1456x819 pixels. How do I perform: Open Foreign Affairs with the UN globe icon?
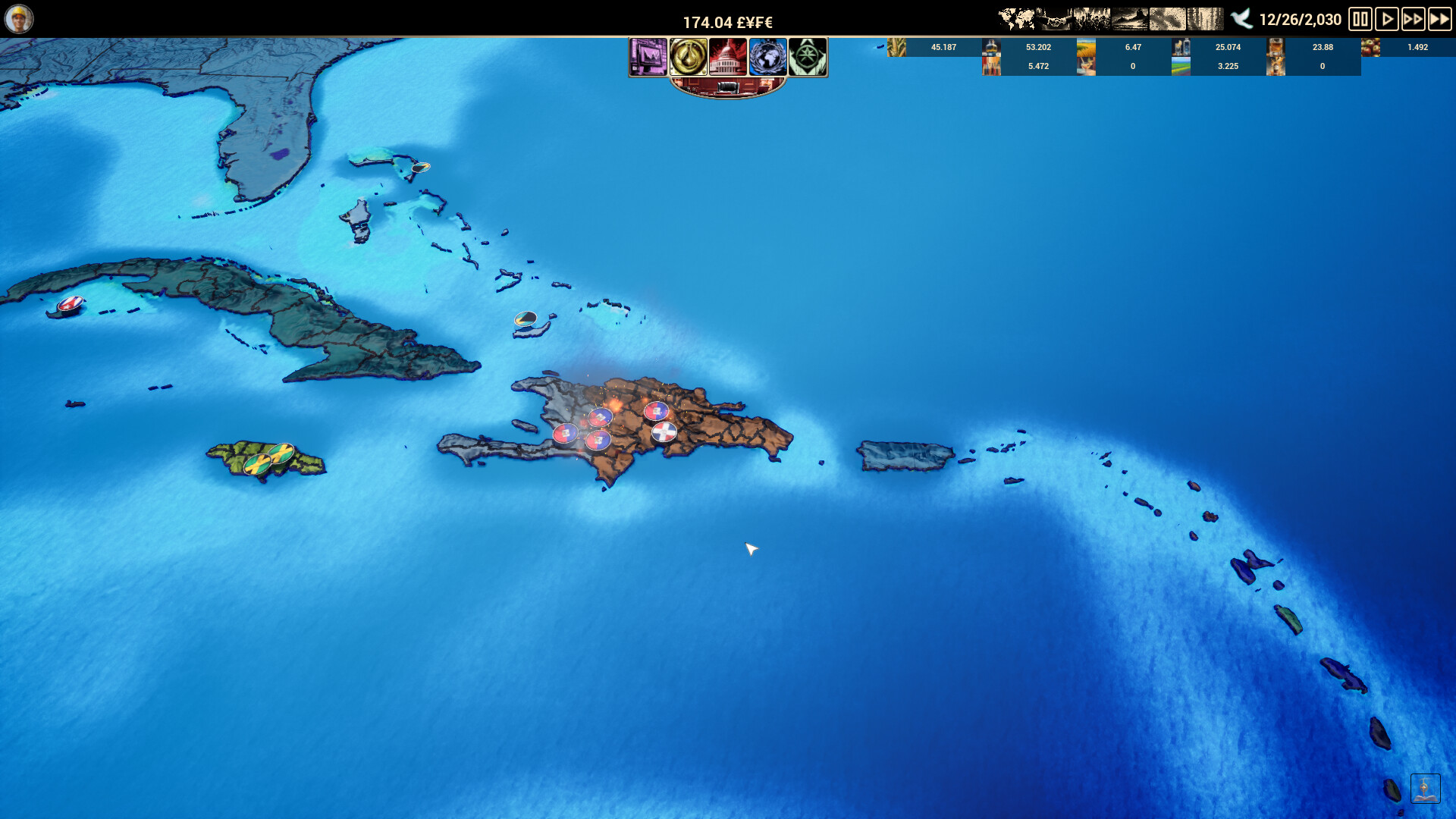[x=768, y=57]
